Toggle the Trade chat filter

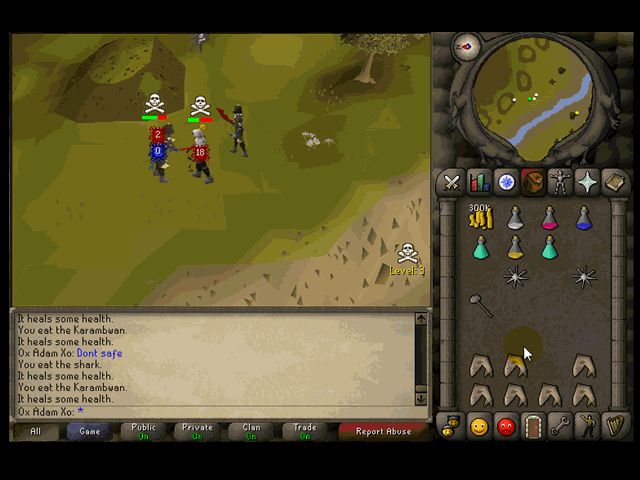[x=305, y=431]
